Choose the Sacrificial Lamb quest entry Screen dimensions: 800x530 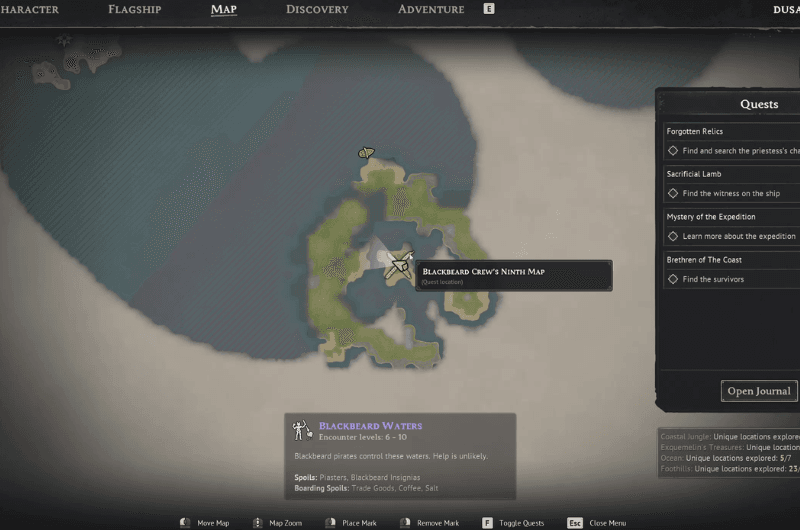tap(694, 174)
